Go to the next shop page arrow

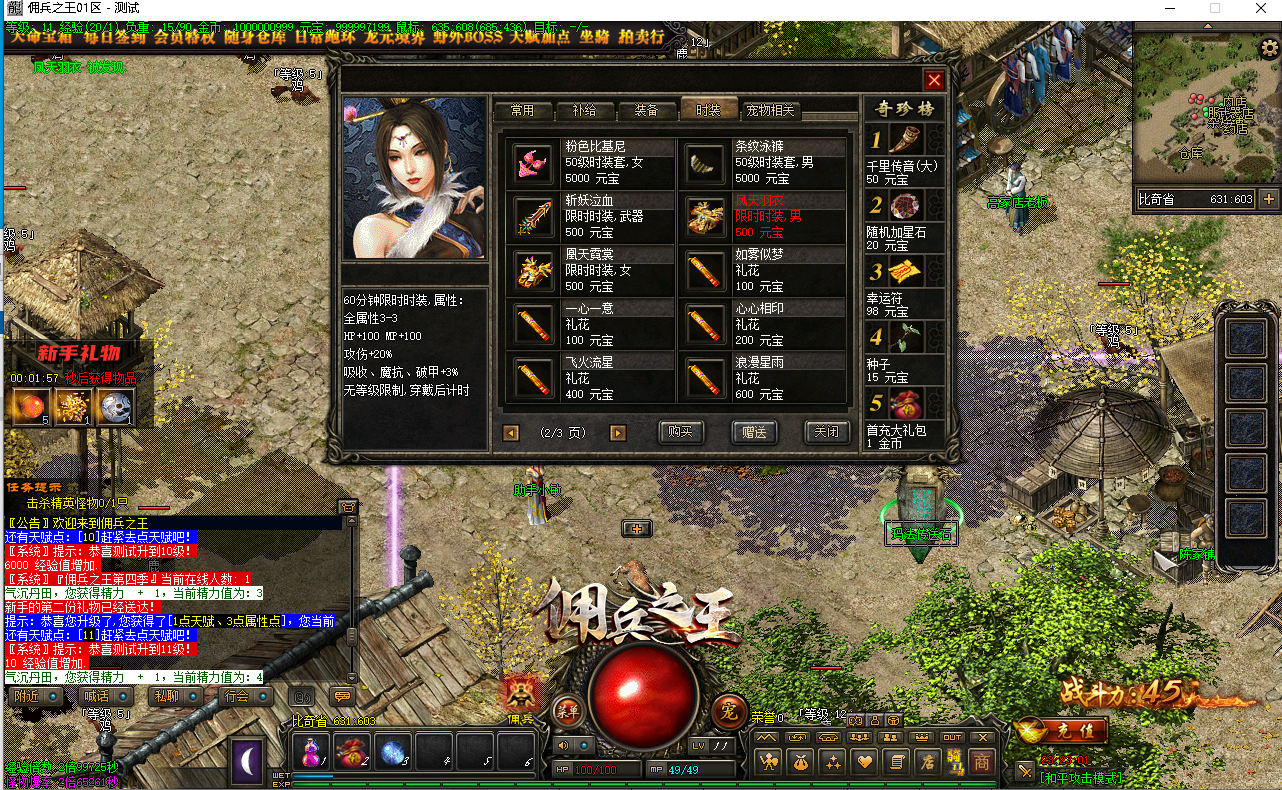coord(618,433)
